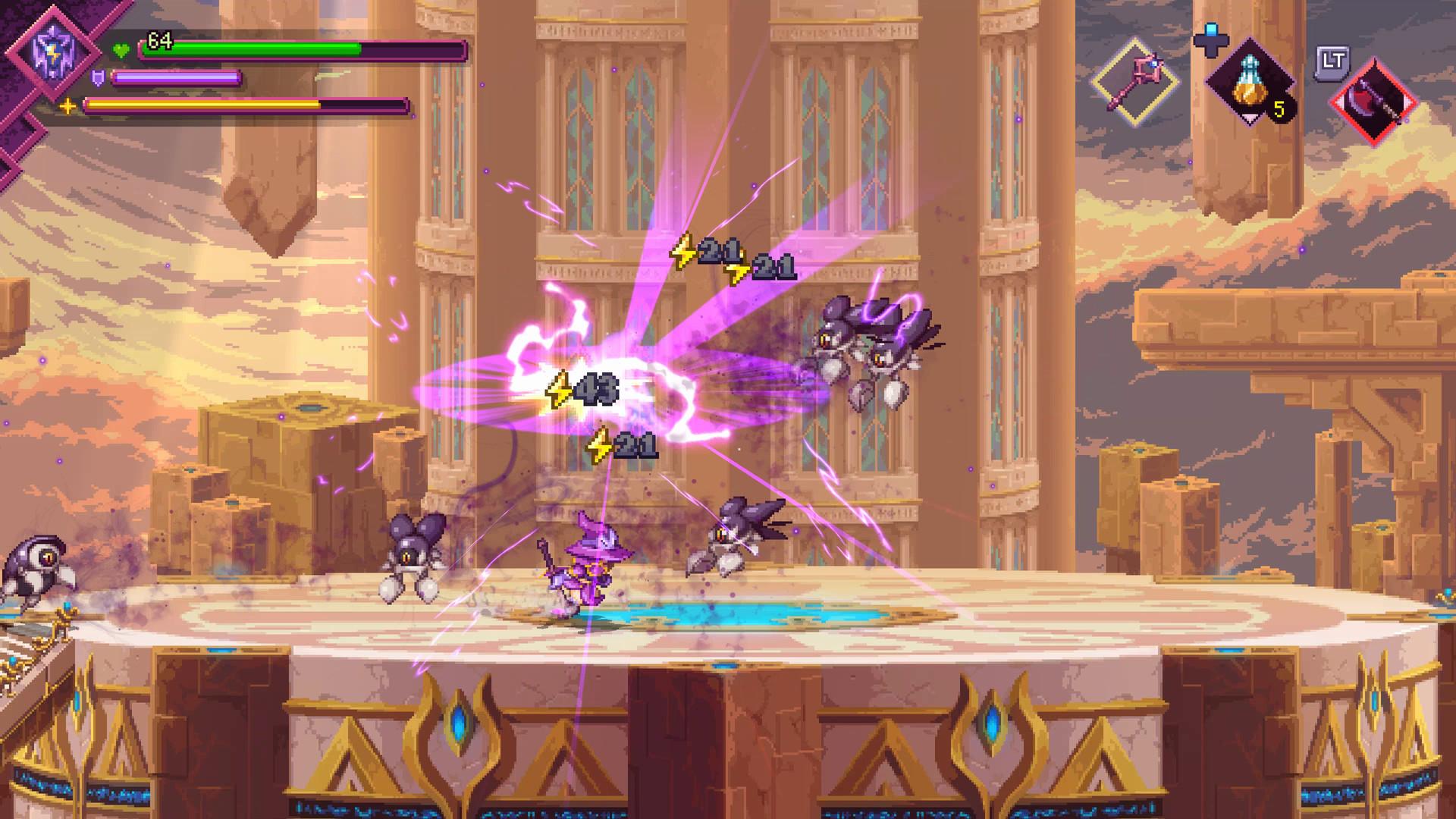The width and height of the screenshot is (1456, 819).
Task: Click the green health bar showing 64
Action: click(x=250, y=47)
